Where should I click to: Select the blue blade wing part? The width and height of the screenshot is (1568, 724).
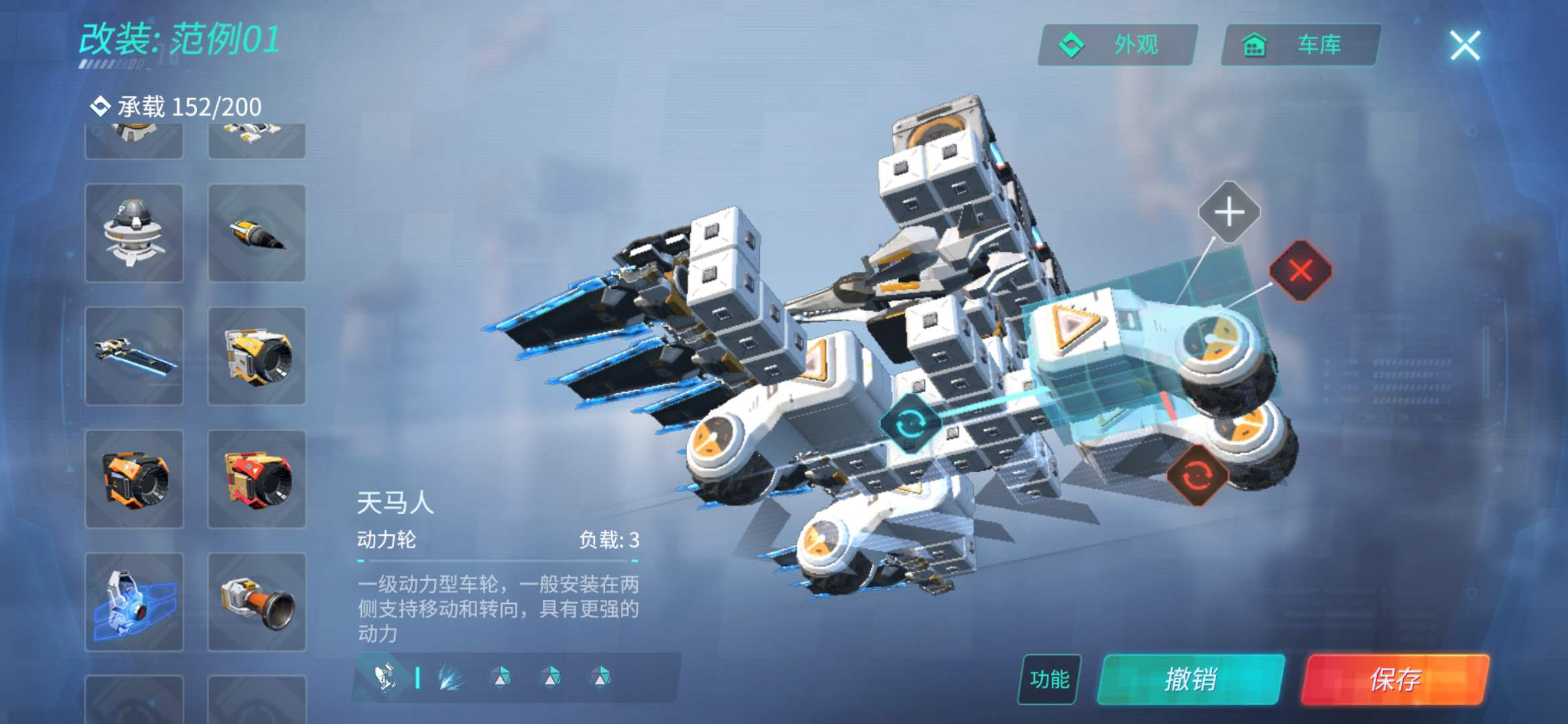(x=134, y=356)
